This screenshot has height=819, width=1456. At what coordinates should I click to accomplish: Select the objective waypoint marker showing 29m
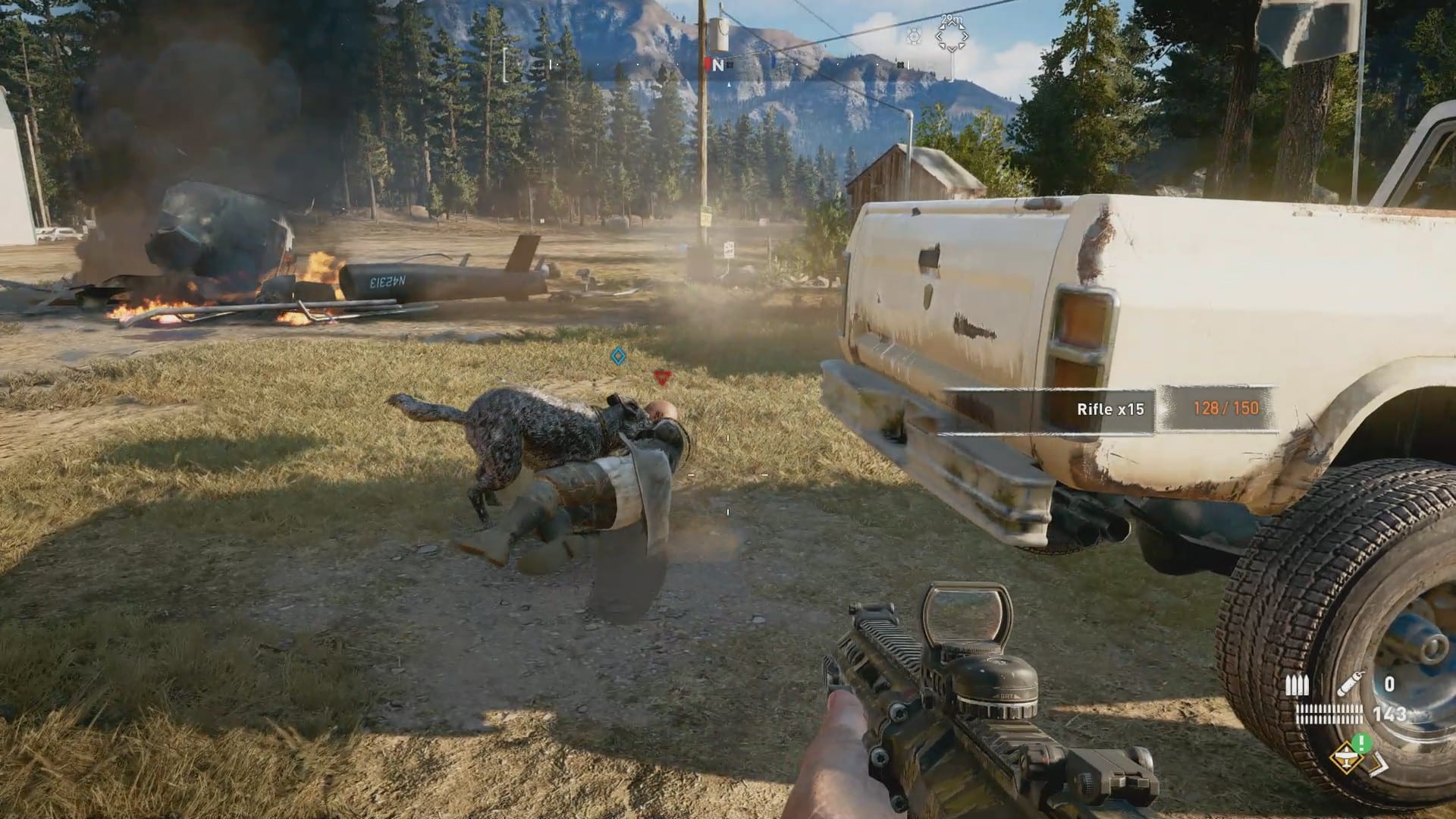[951, 36]
